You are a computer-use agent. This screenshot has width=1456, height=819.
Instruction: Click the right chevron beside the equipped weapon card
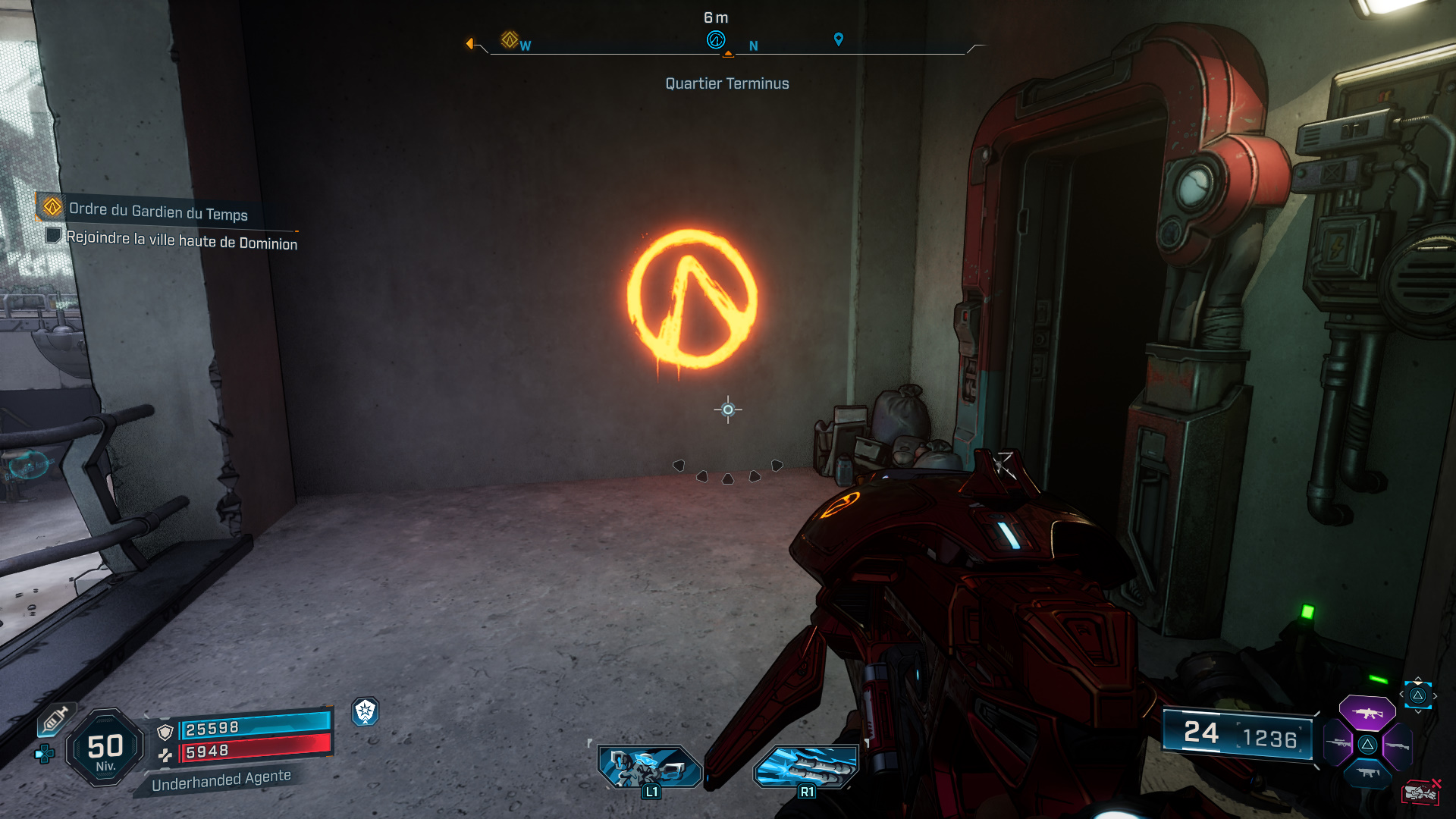click(1436, 695)
